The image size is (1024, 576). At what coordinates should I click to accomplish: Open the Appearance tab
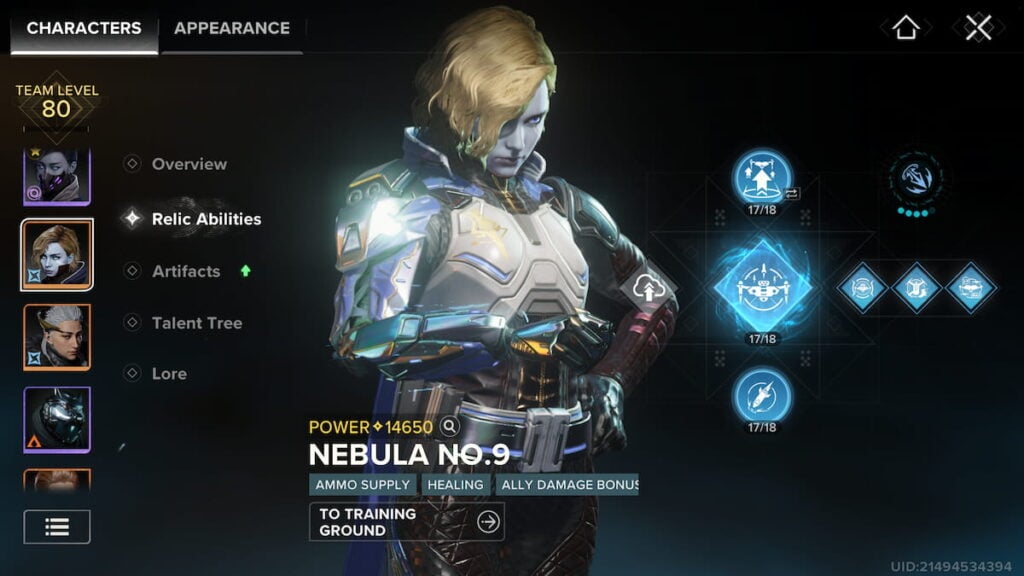click(x=232, y=28)
